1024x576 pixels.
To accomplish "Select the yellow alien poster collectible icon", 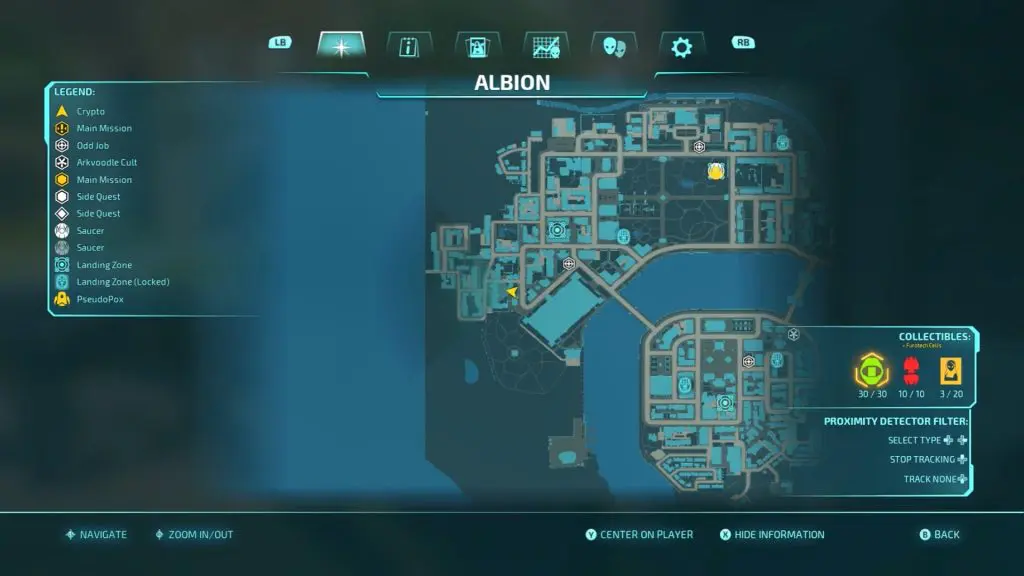I will (949, 371).
